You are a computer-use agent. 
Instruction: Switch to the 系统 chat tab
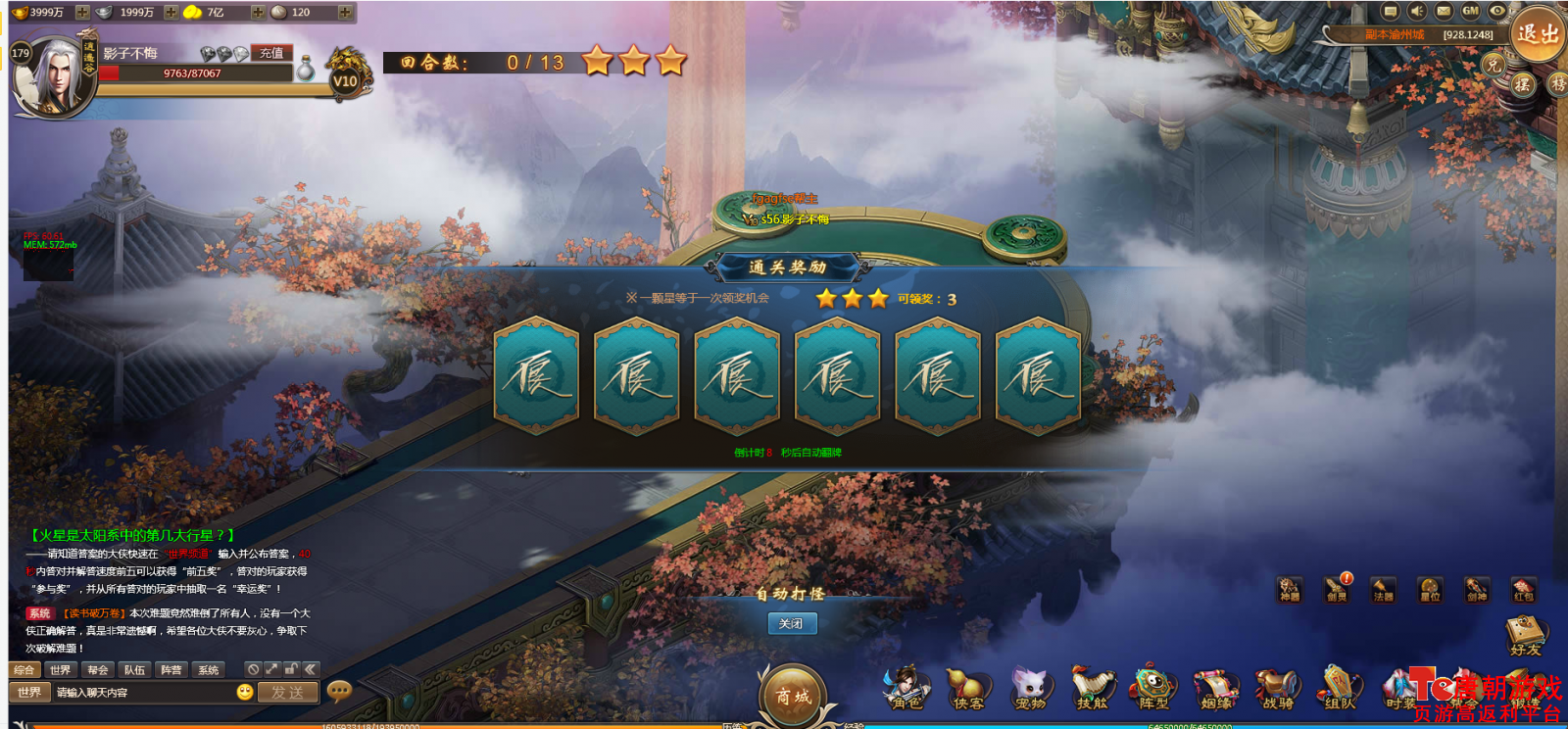208,670
